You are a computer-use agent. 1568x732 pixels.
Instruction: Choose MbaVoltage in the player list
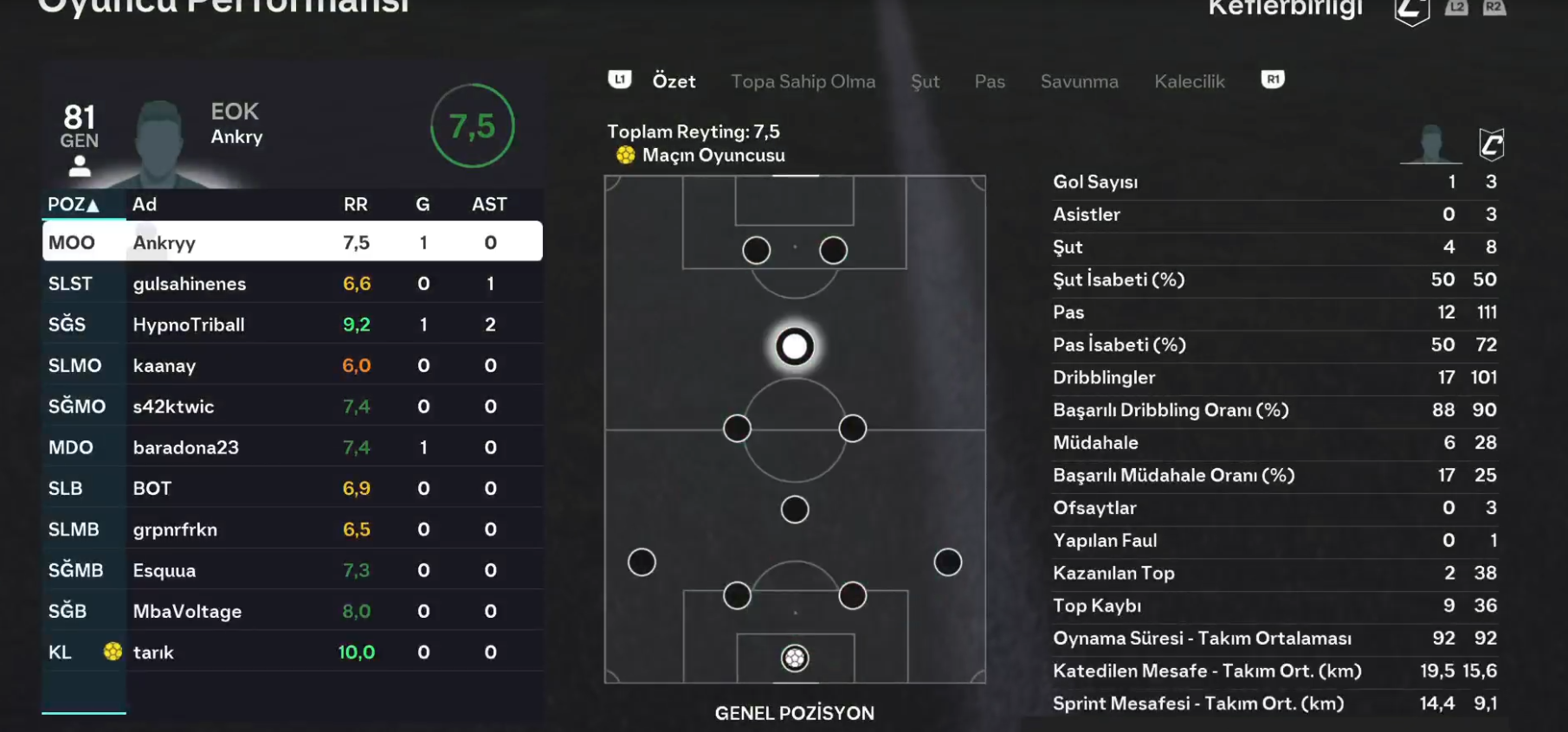click(293, 611)
